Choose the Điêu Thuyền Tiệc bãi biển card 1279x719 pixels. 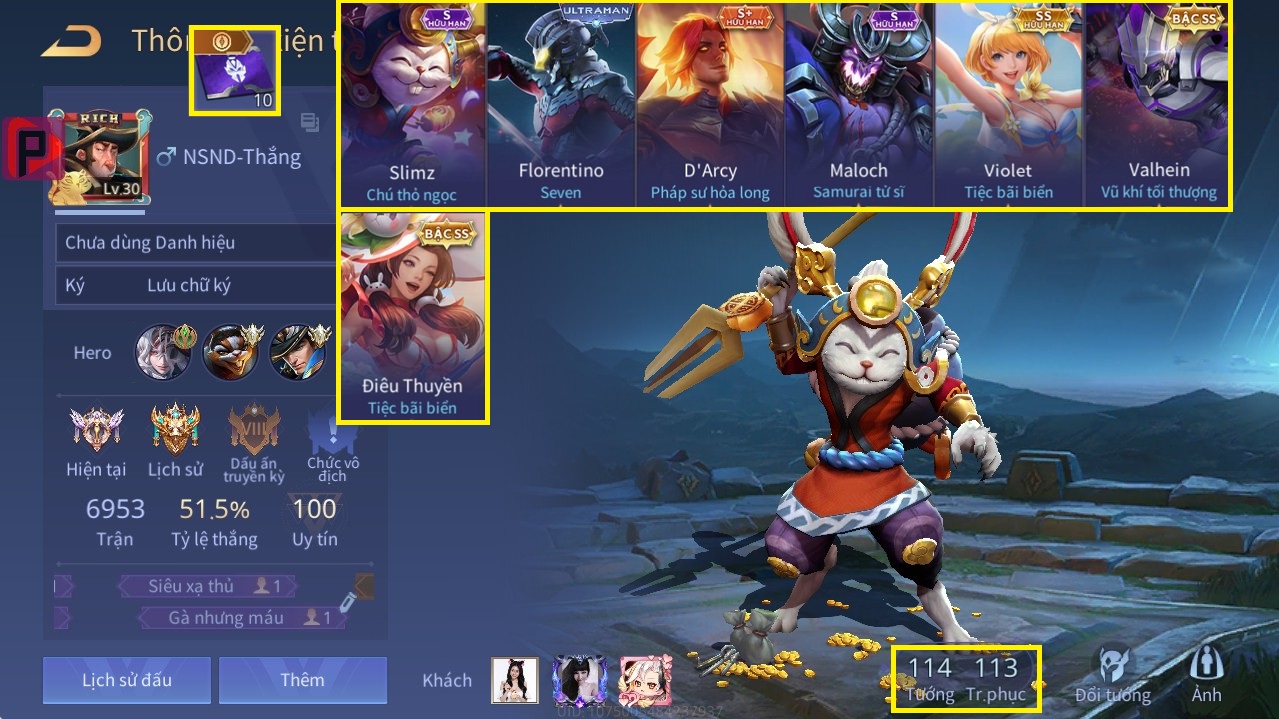pyautogui.click(x=413, y=316)
